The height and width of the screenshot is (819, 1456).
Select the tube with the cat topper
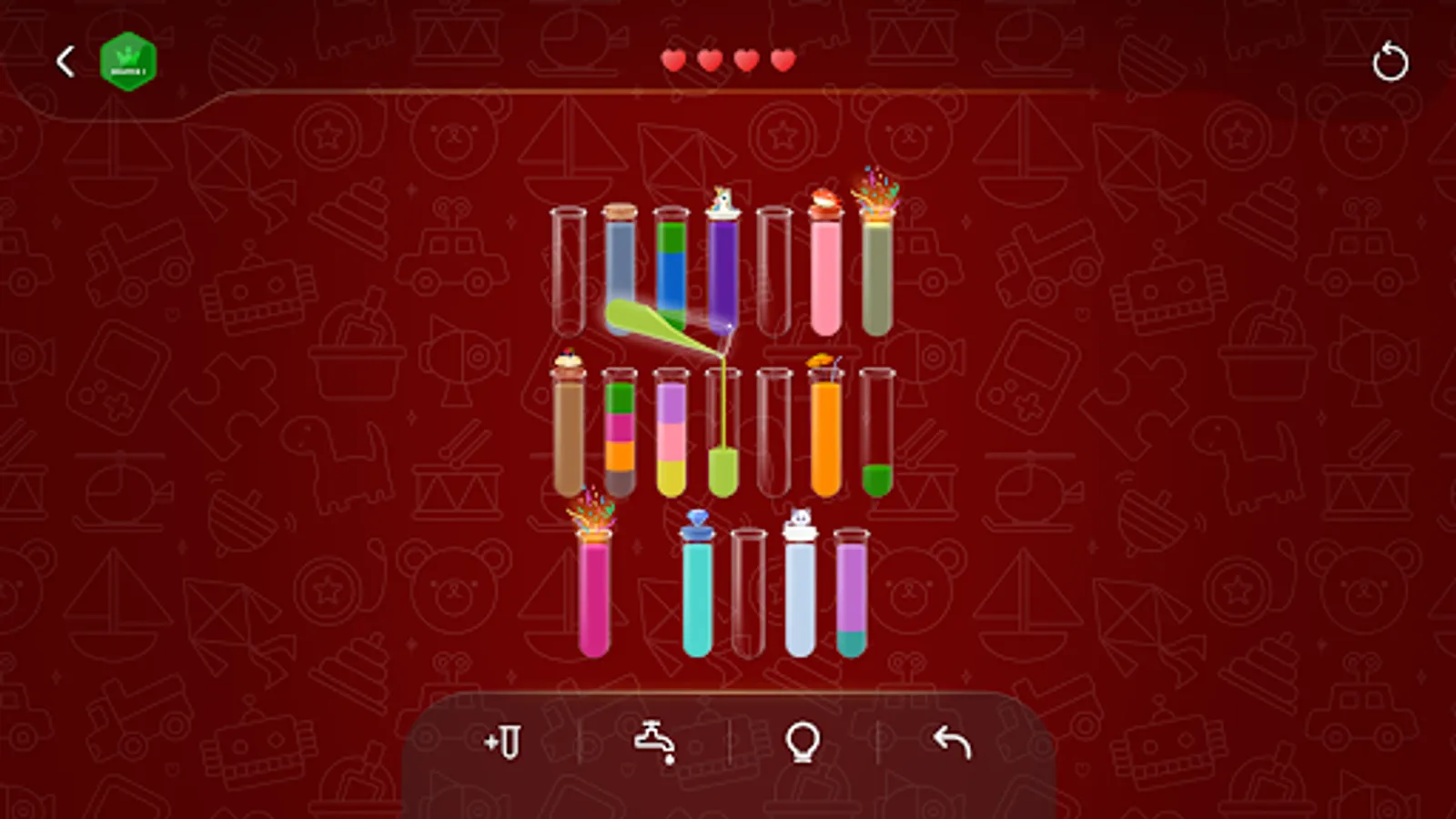coord(799,591)
